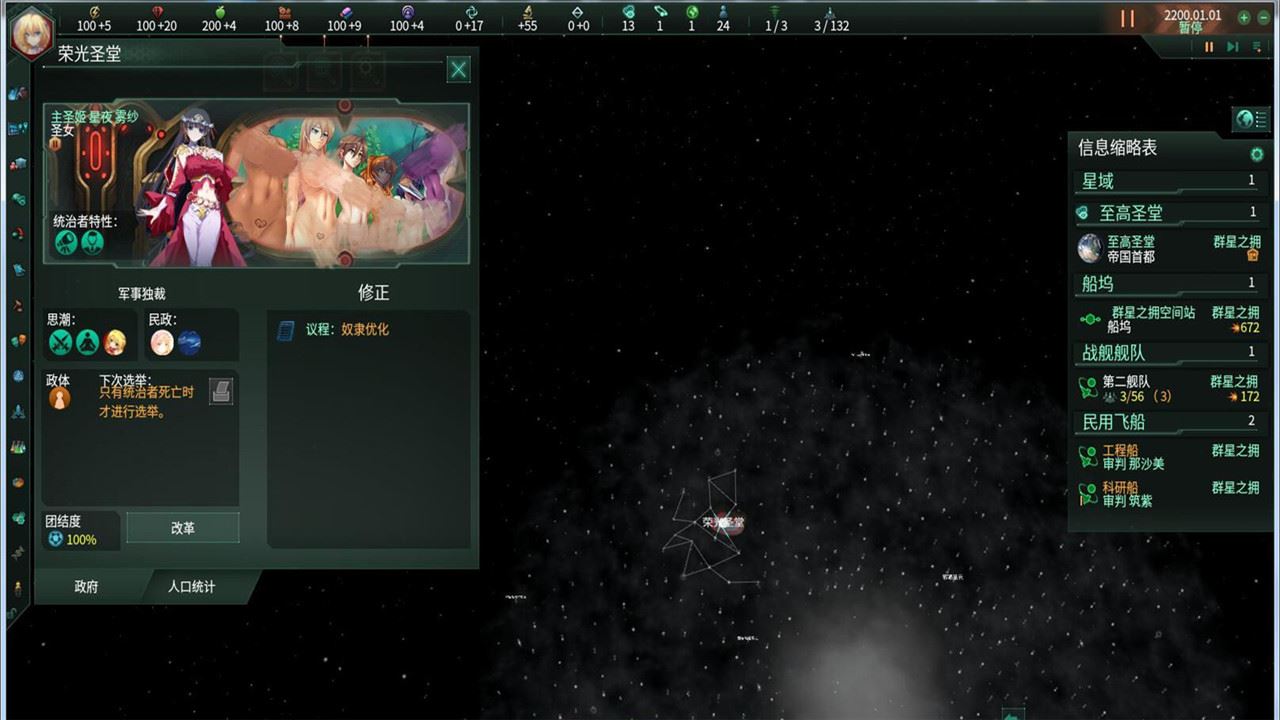The image size is (1280, 720).
Task: Click the 工程船 construction ship icon
Action: [x=1090, y=455]
